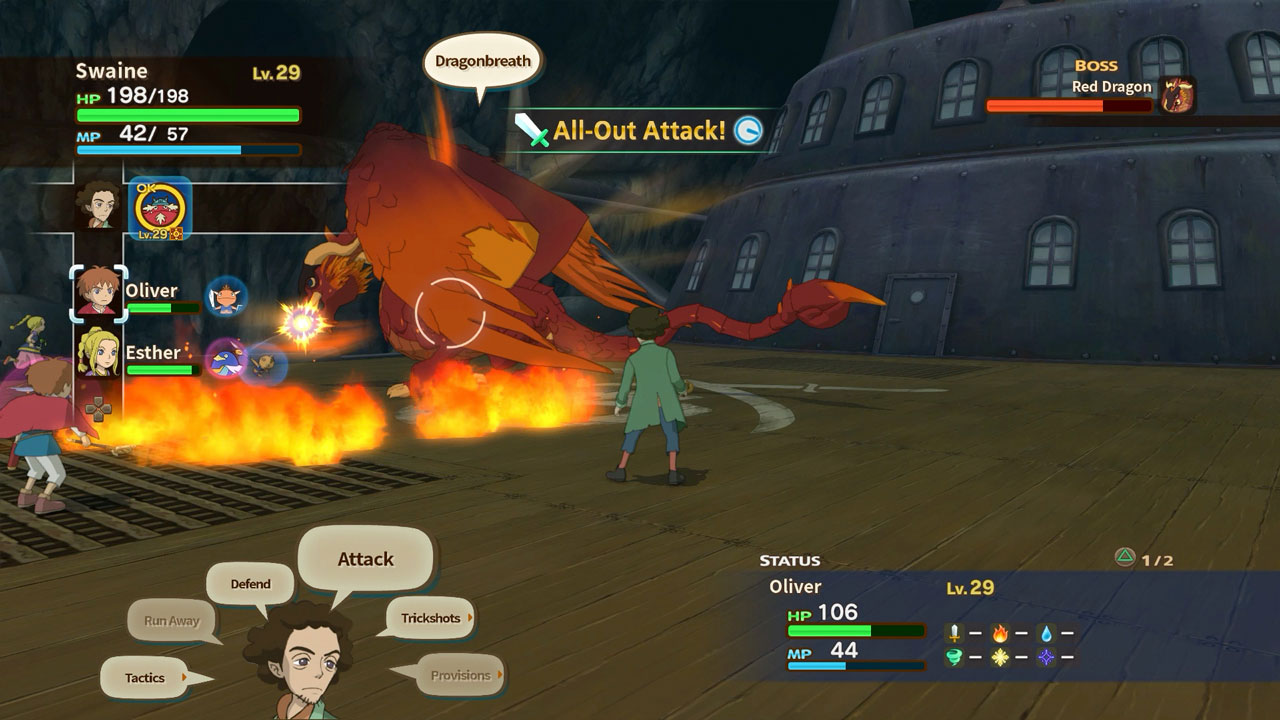Activate the All-Out Attack tactic
The height and width of the screenshot is (720, 1280).
(x=639, y=130)
